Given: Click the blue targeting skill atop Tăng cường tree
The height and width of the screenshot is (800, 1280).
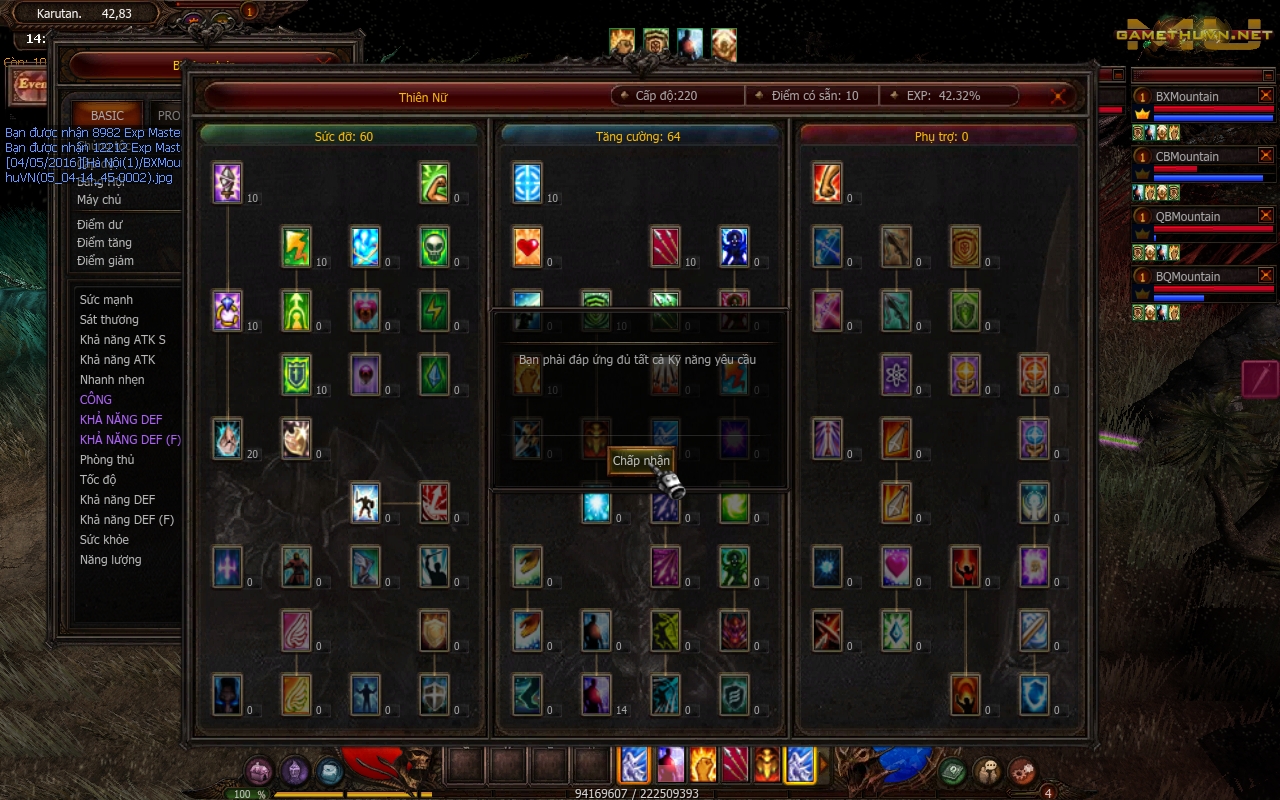Looking at the screenshot, I should tap(527, 184).
